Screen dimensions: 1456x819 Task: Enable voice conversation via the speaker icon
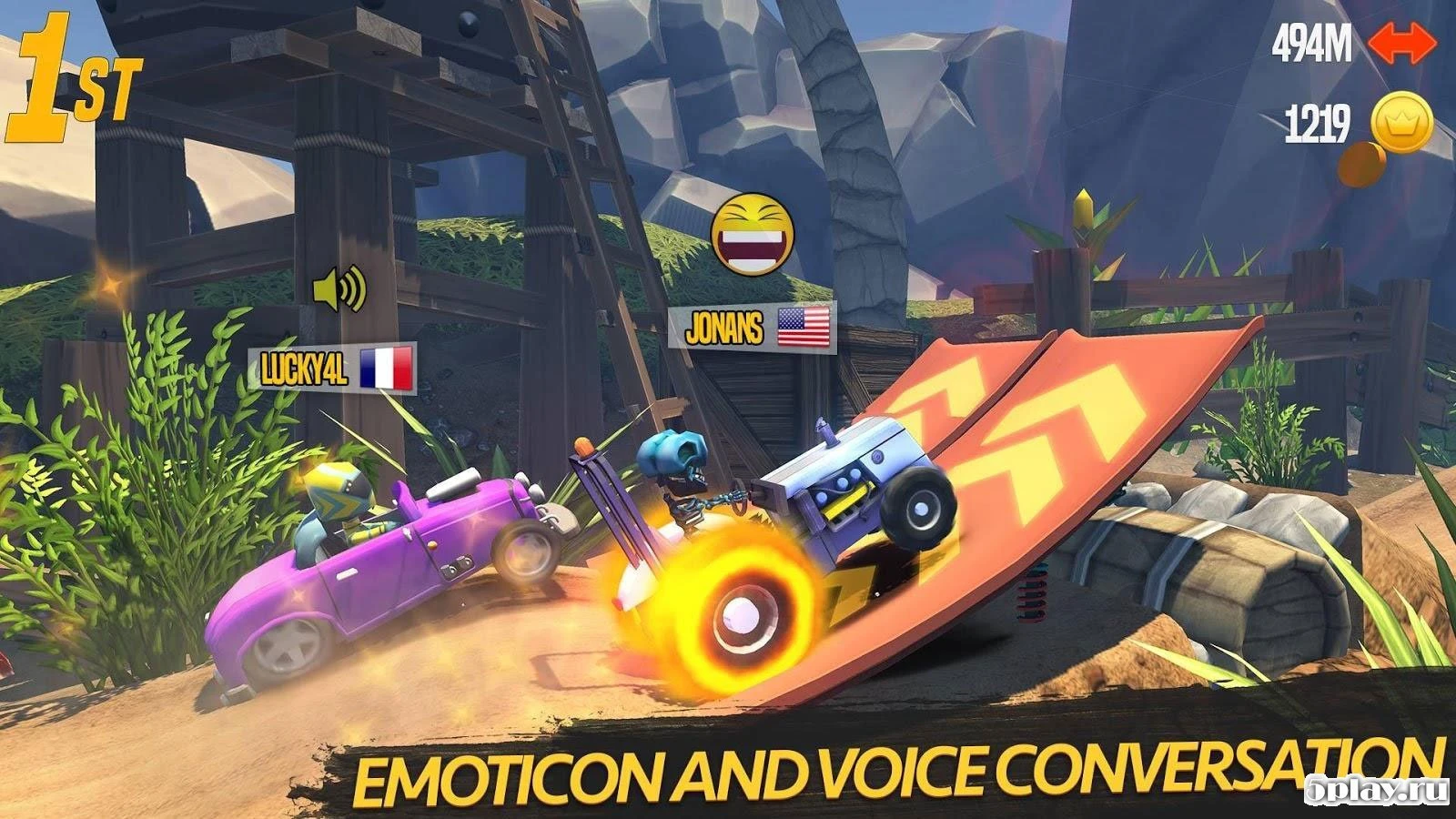[339, 290]
